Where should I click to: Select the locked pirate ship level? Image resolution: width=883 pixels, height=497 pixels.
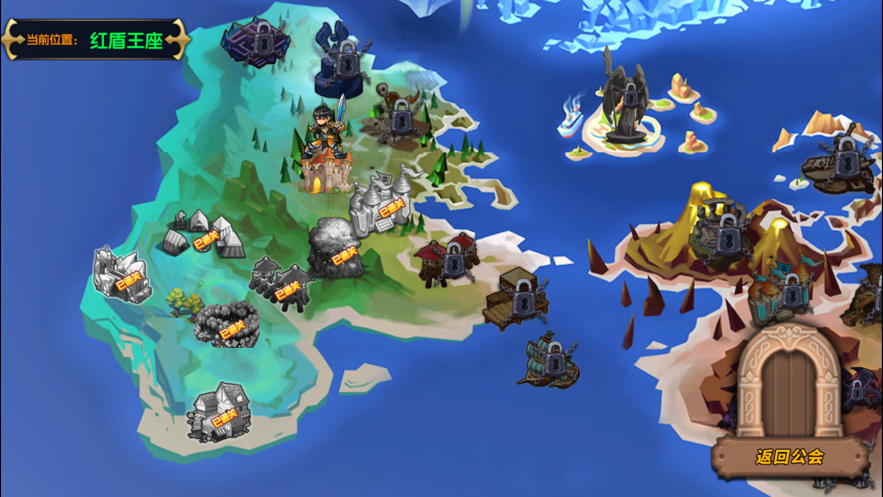[548, 359]
